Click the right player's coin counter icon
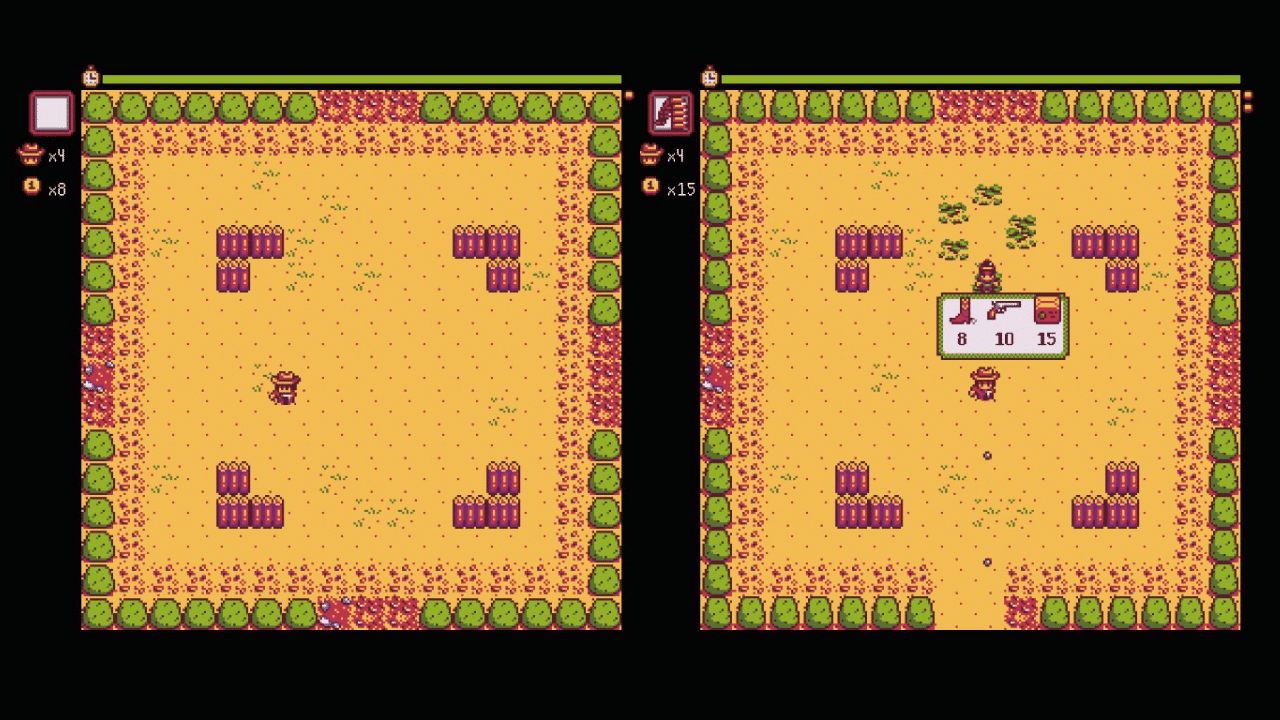The height and width of the screenshot is (720, 1280). tap(650, 188)
